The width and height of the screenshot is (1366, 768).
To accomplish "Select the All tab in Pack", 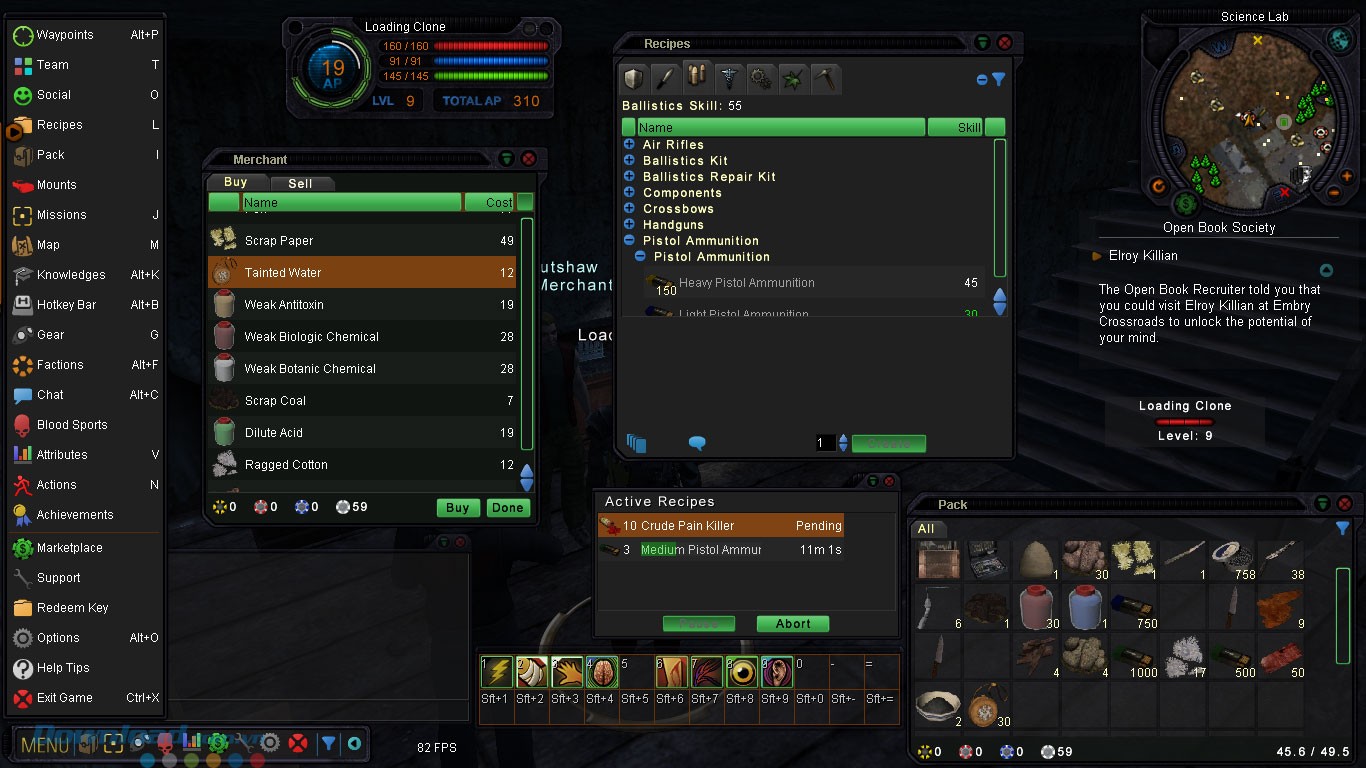I will 926,529.
